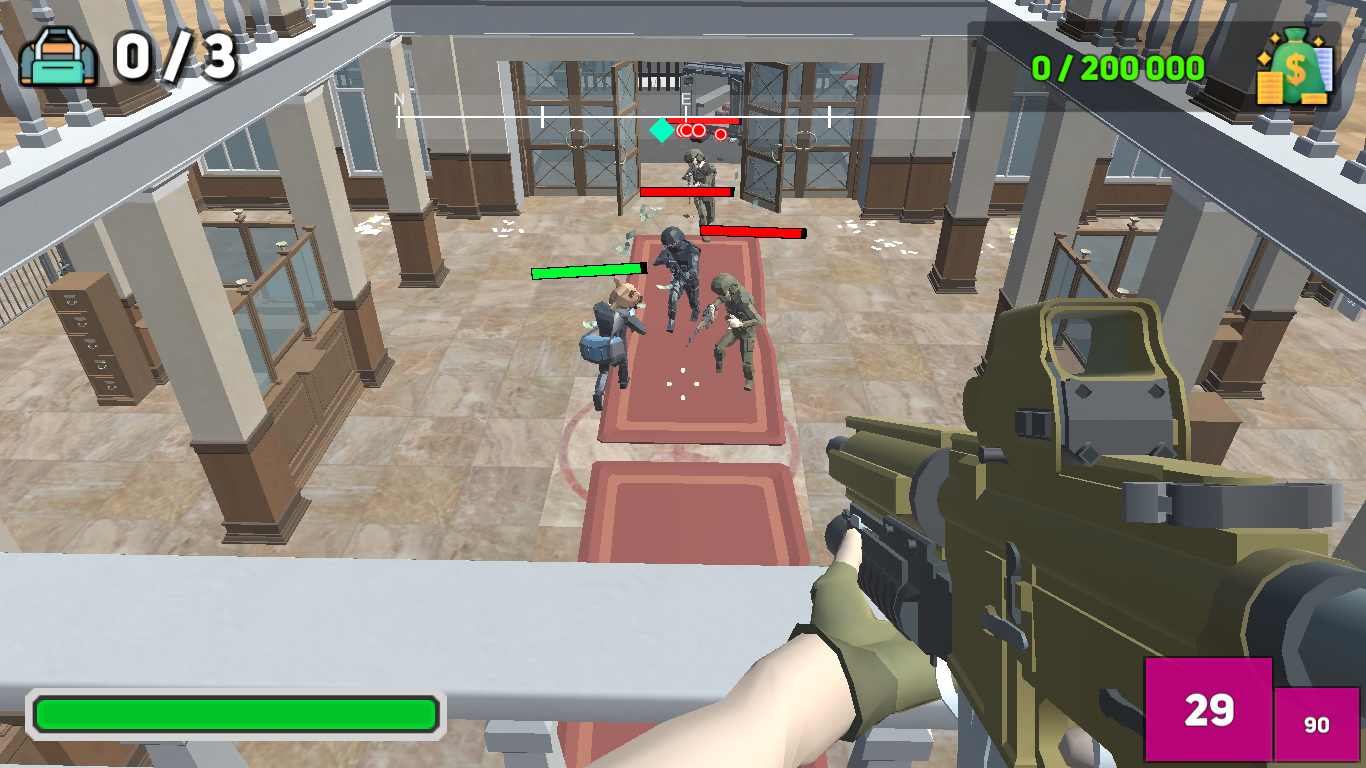Click the E heading letter on the compass
The width and height of the screenshot is (1366, 768).
[x=686, y=98]
